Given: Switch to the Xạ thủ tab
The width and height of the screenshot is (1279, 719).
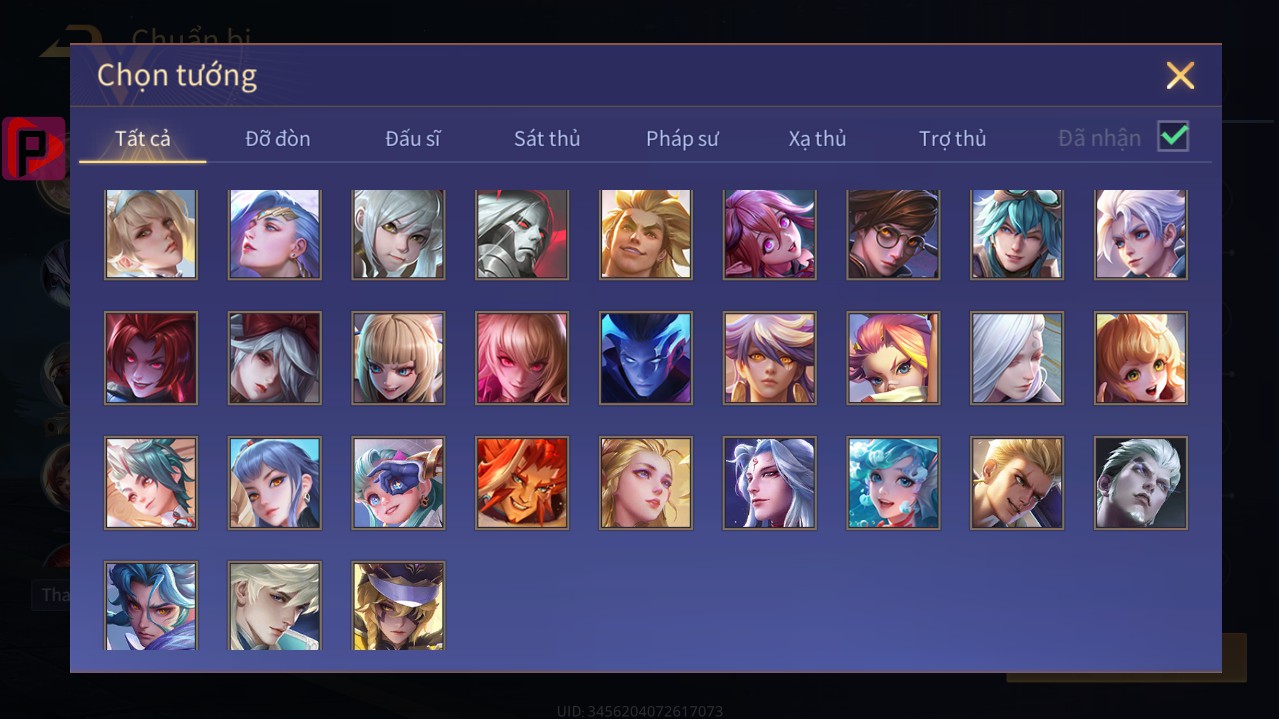Looking at the screenshot, I should 817,139.
